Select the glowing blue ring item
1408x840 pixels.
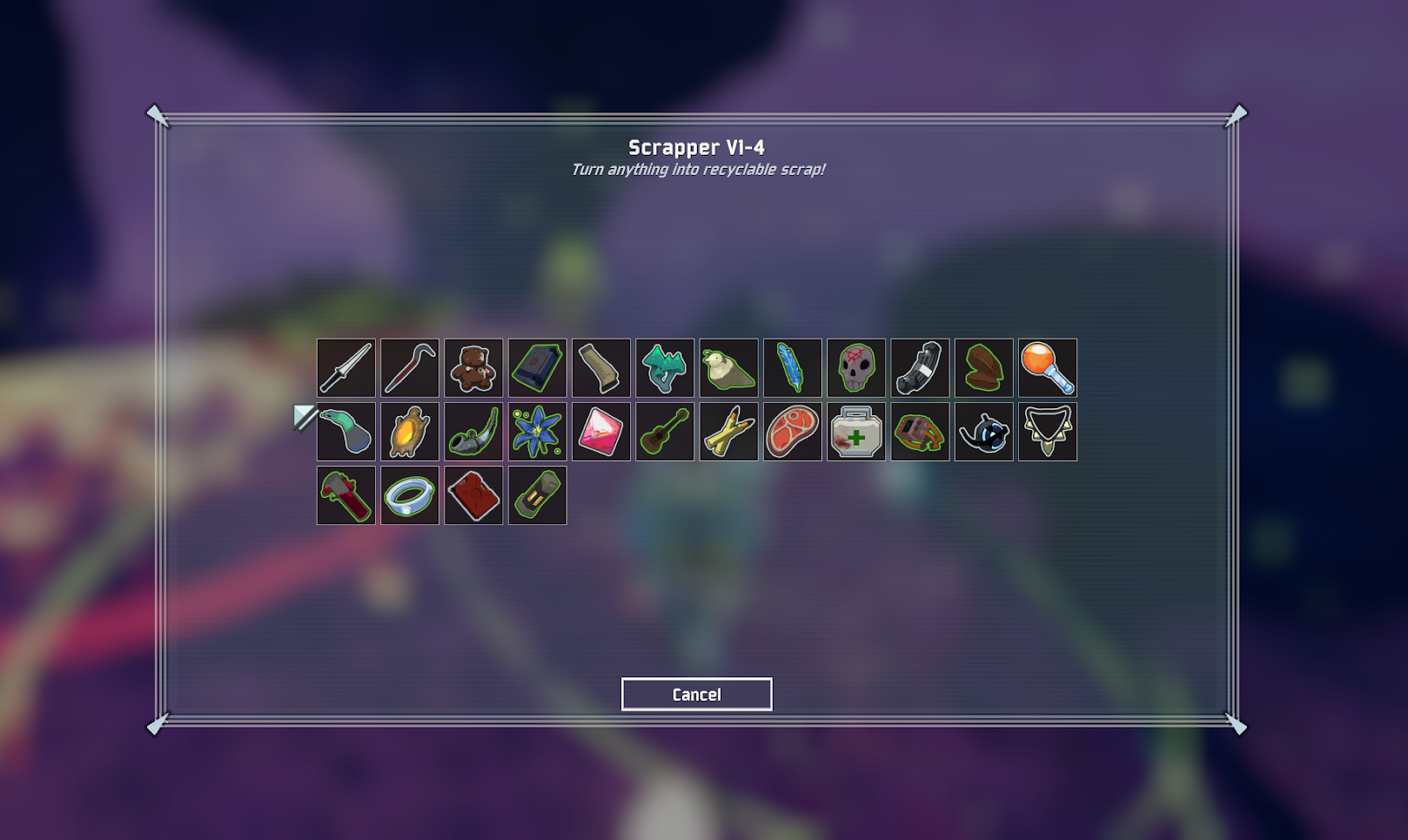point(410,496)
